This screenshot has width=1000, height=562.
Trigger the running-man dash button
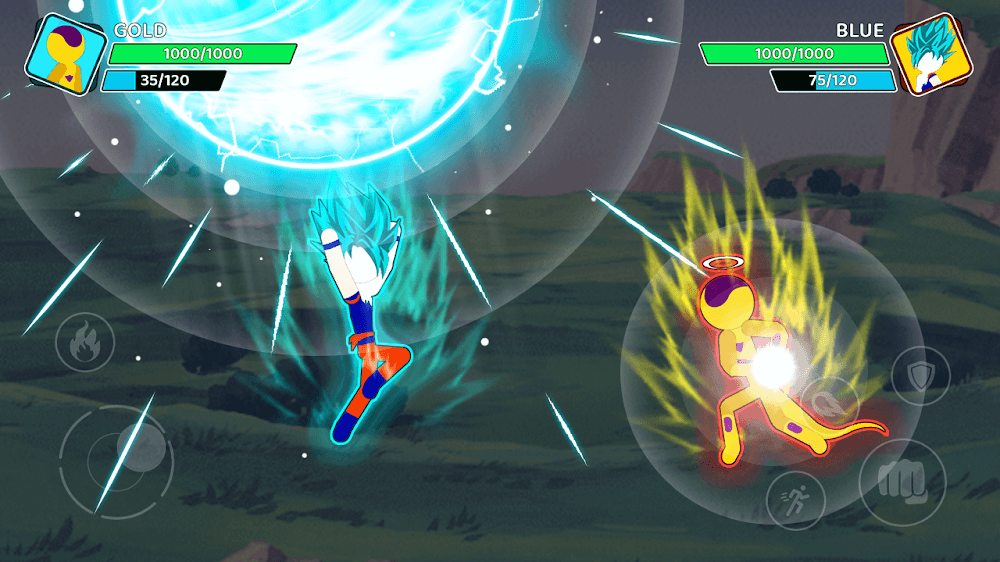(796, 500)
